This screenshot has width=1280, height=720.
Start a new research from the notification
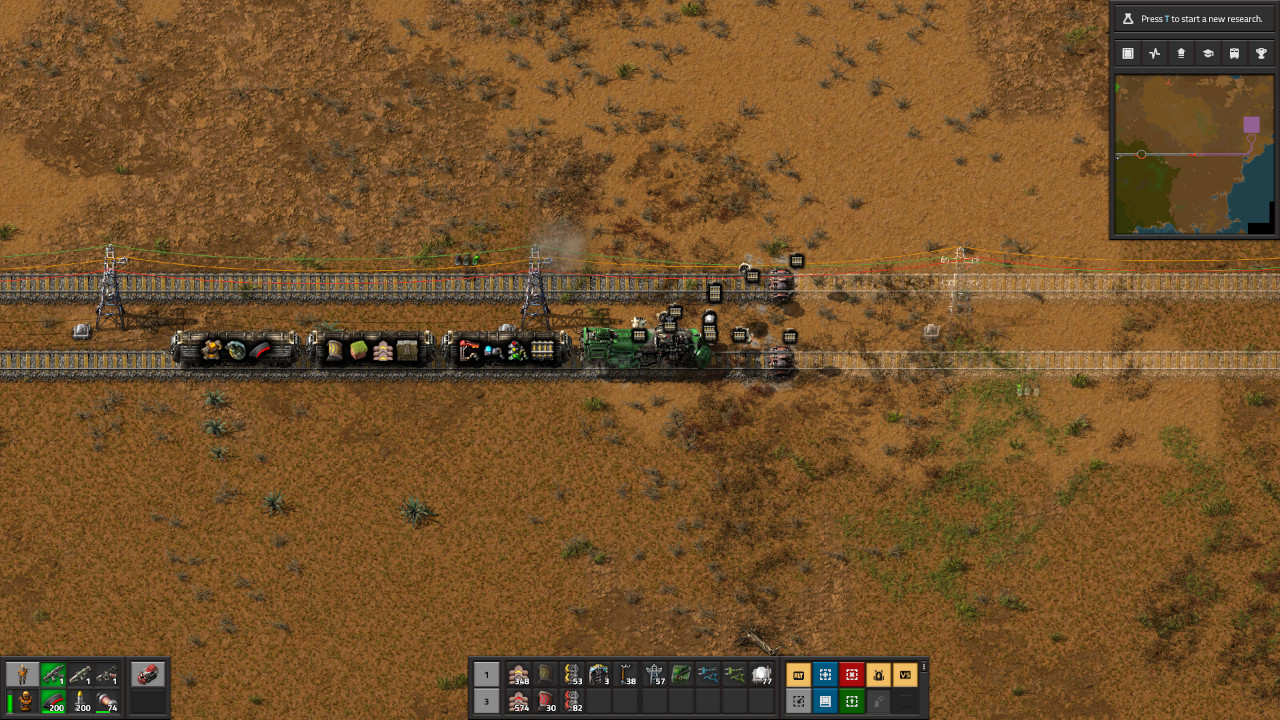(1195, 17)
